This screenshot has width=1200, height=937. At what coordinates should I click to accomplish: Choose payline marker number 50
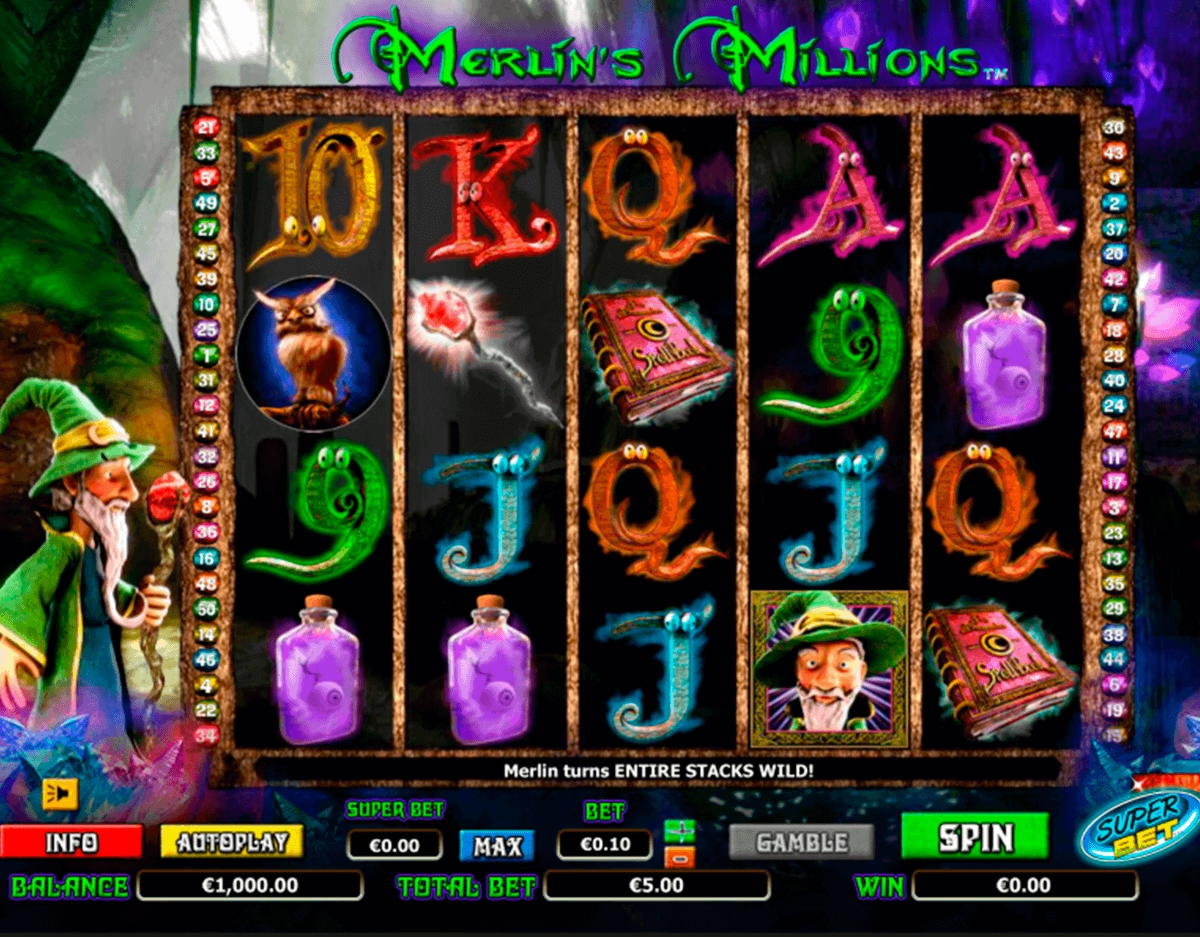pos(206,609)
